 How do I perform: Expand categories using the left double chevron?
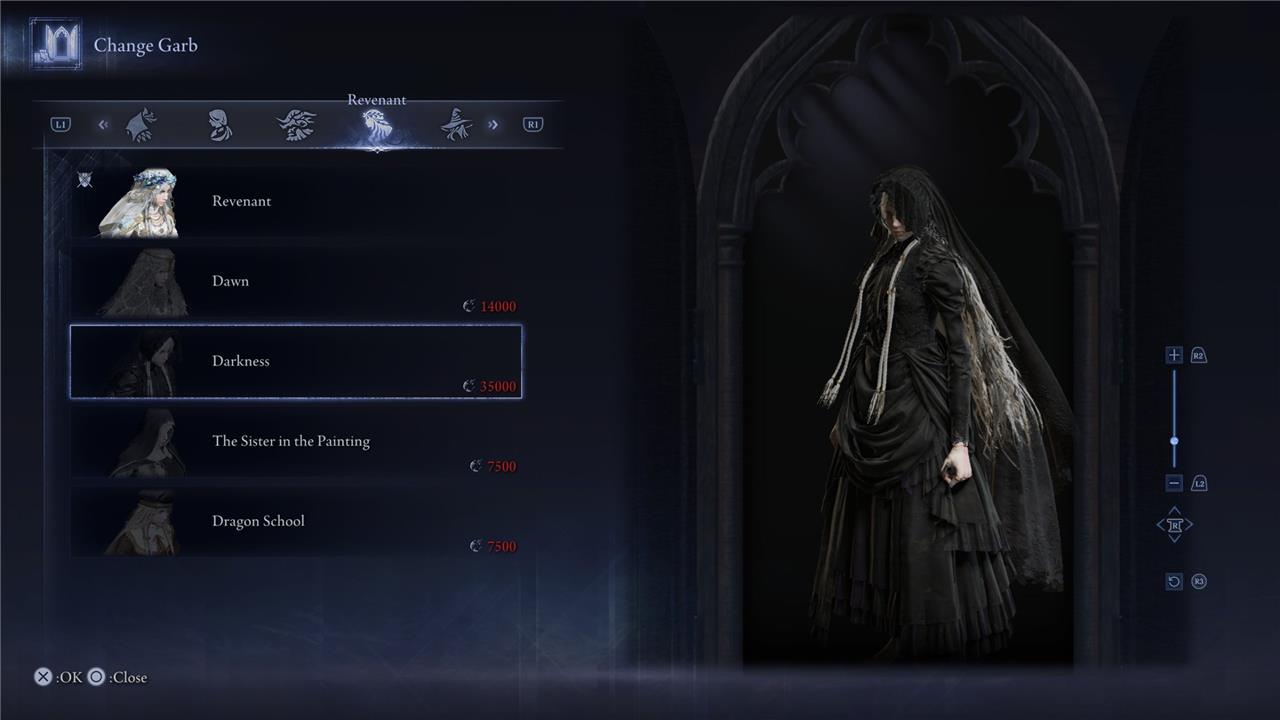pyautogui.click(x=103, y=124)
